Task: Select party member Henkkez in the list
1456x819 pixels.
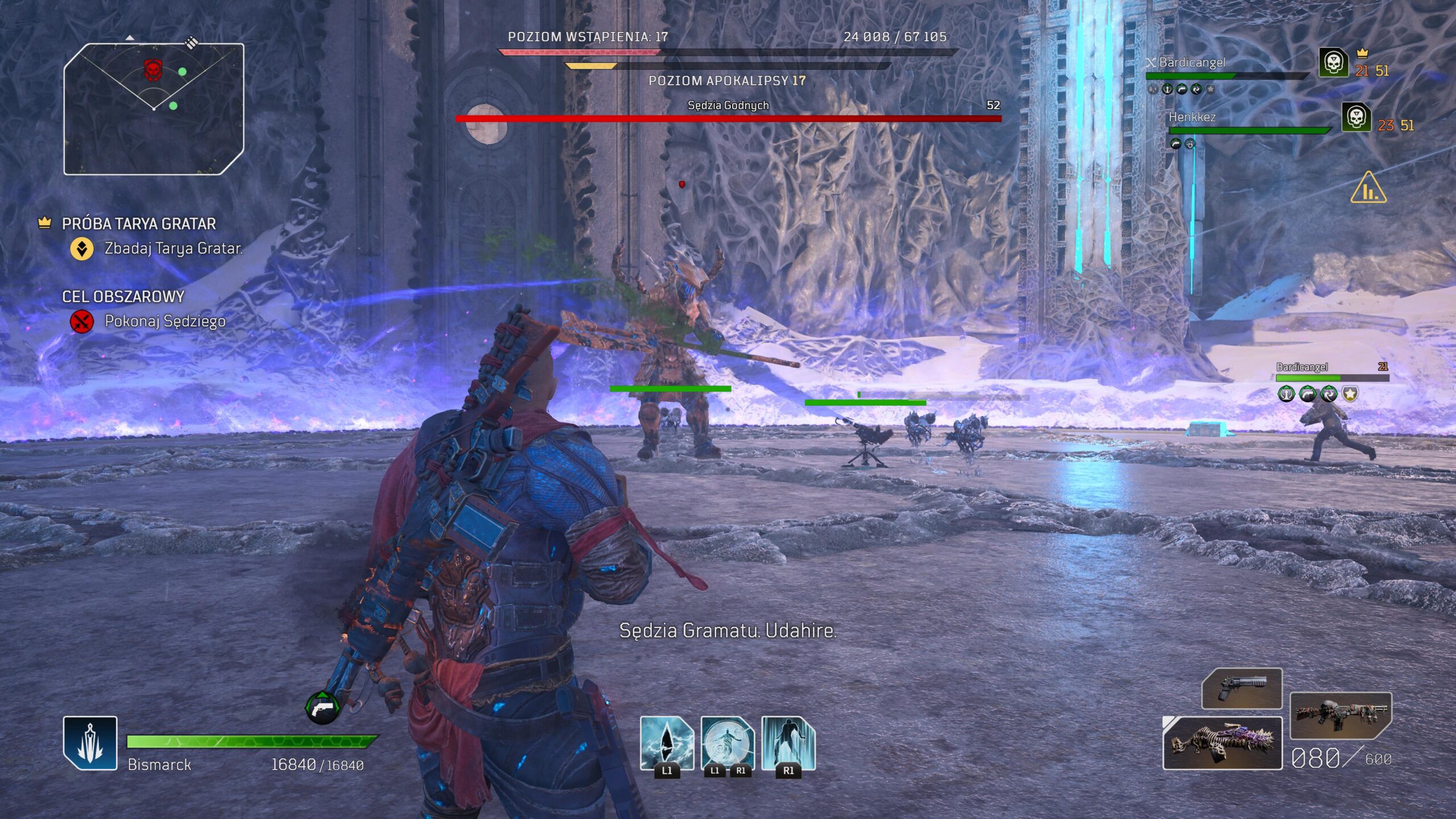Action: coord(1192,118)
